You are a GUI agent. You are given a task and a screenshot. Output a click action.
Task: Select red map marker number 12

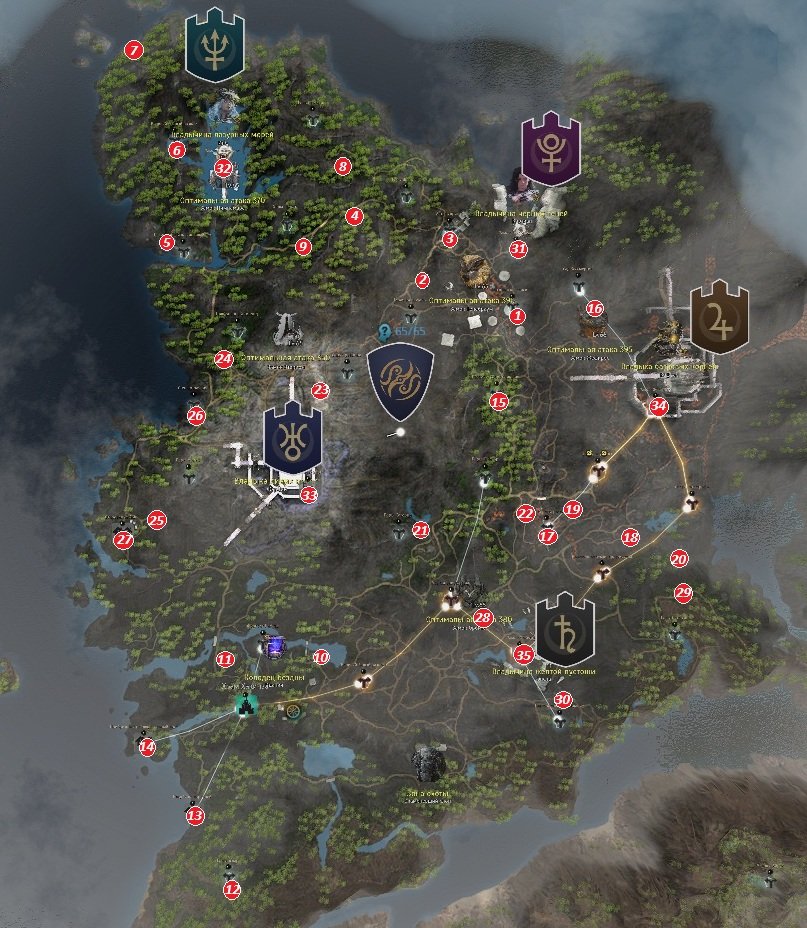232,888
